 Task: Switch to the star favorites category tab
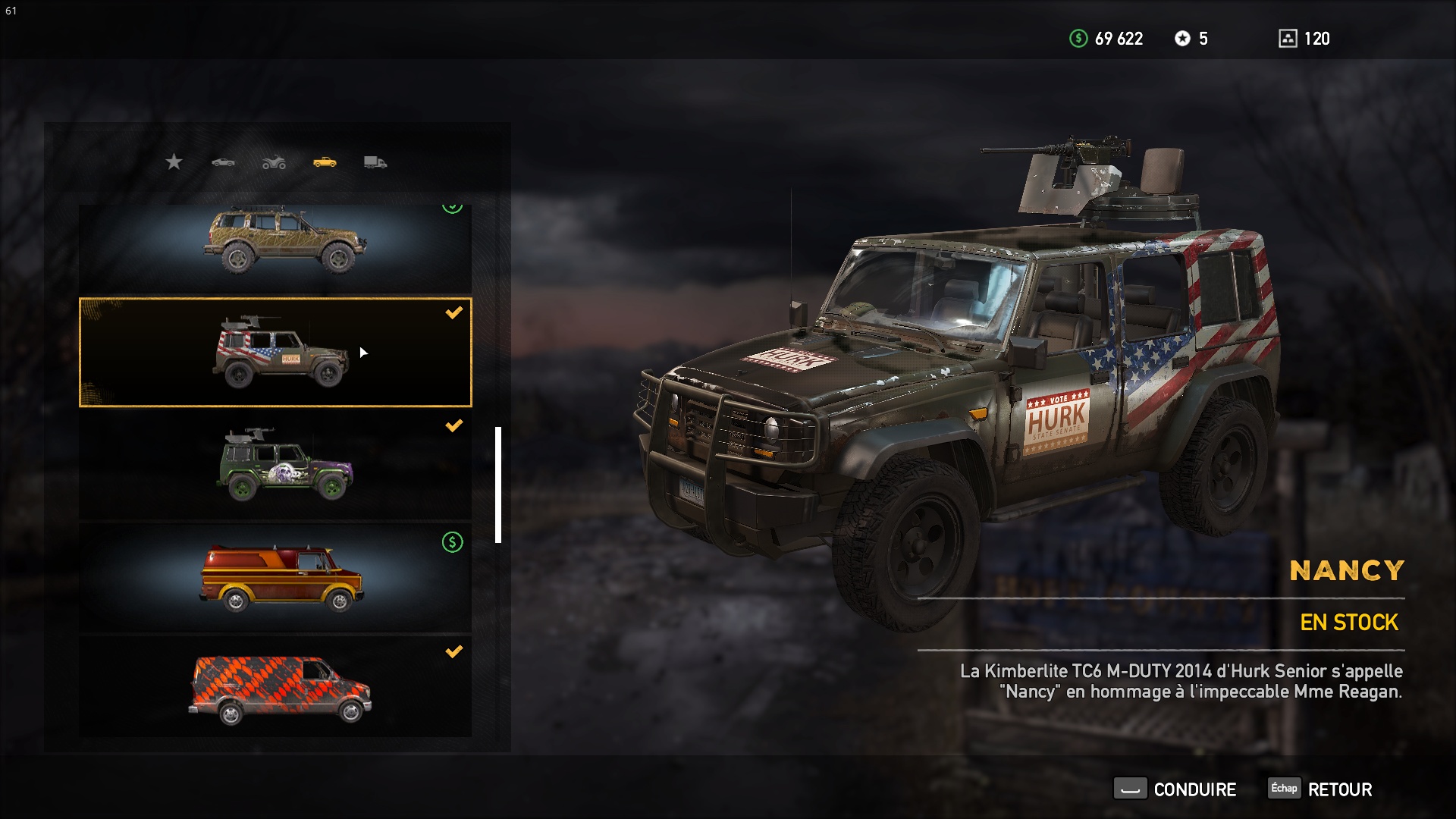(x=174, y=162)
